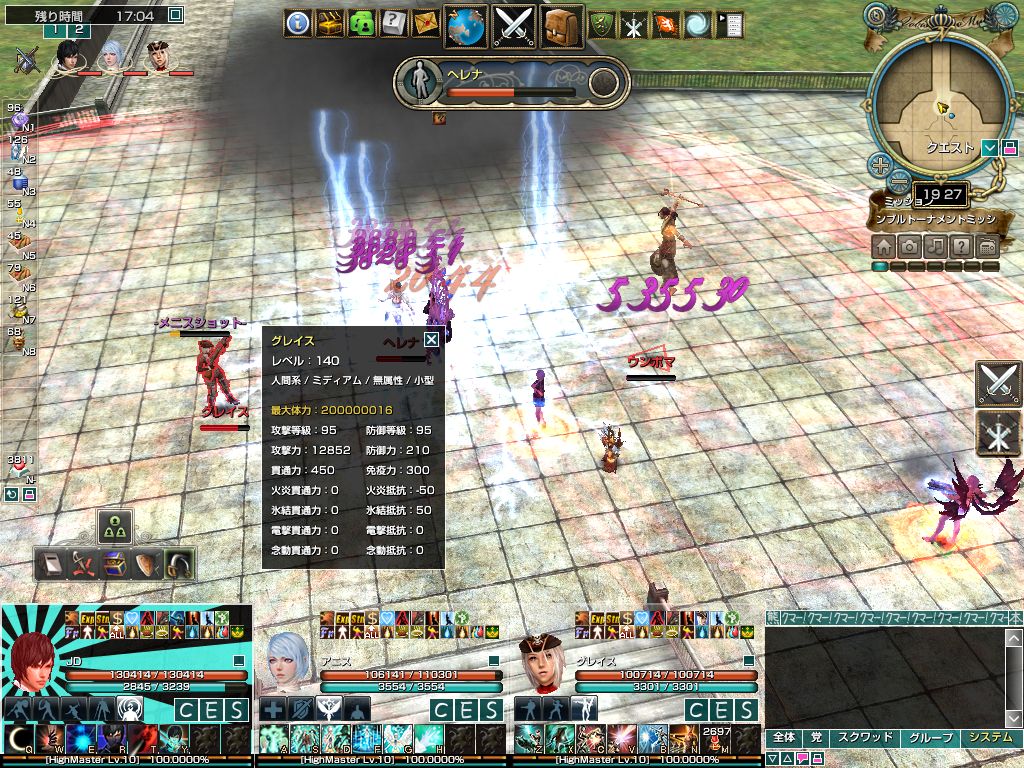Open the music note button
This screenshot has width=1024, height=768.
tap(935, 246)
